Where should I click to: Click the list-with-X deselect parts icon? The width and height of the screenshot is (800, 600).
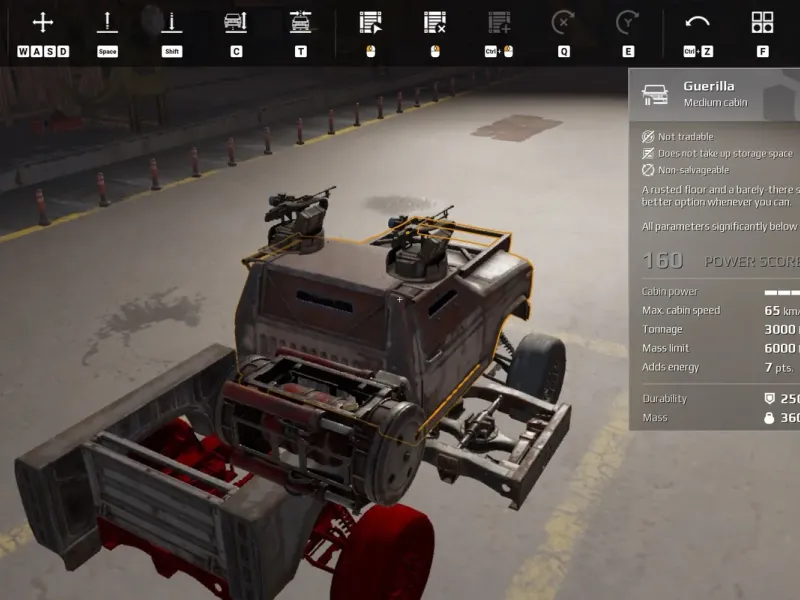[435, 22]
